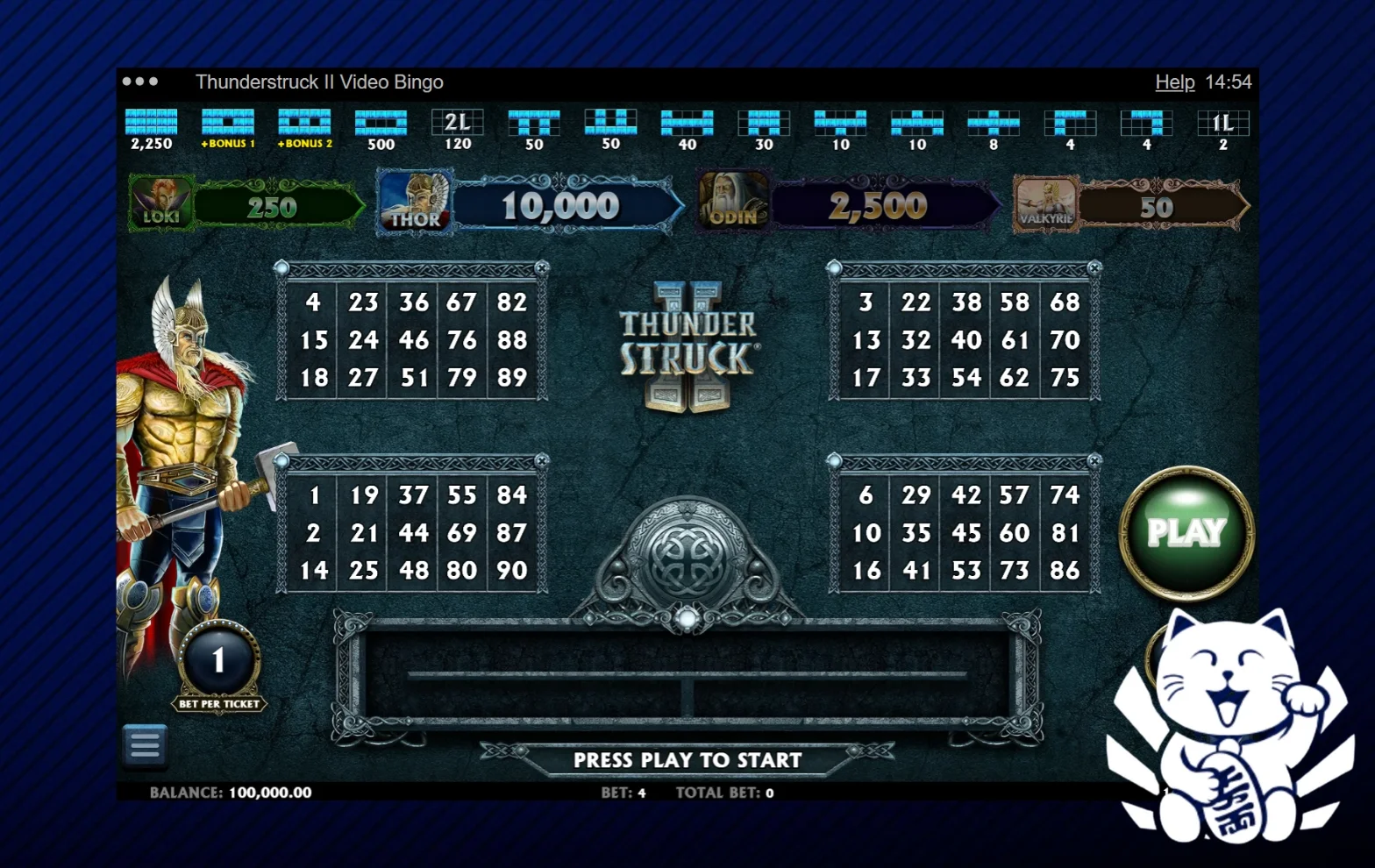Select the bingo ticket starting with 3
Viewport: 1375px width, 868px height.
point(965,340)
